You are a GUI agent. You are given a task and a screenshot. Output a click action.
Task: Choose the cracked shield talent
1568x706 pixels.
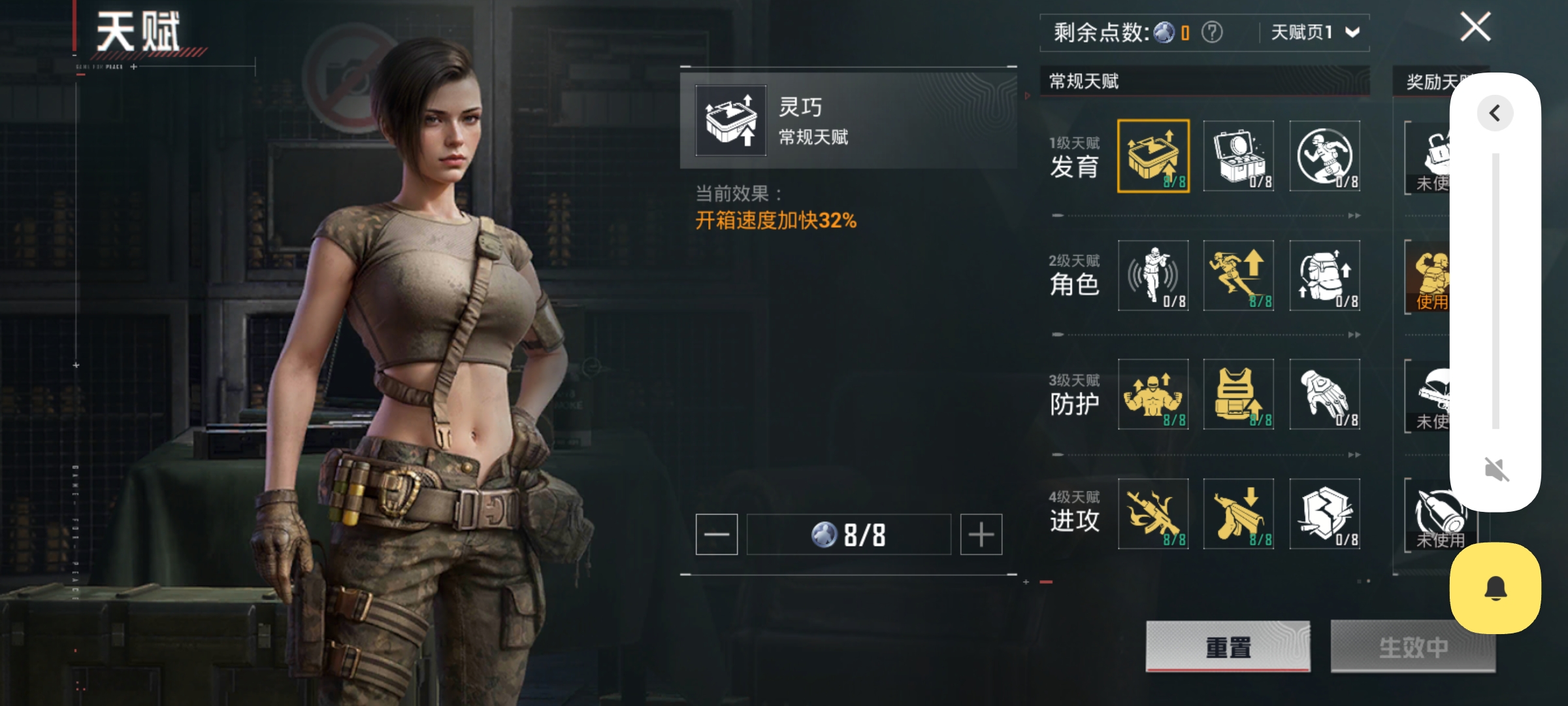pos(1324,514)
